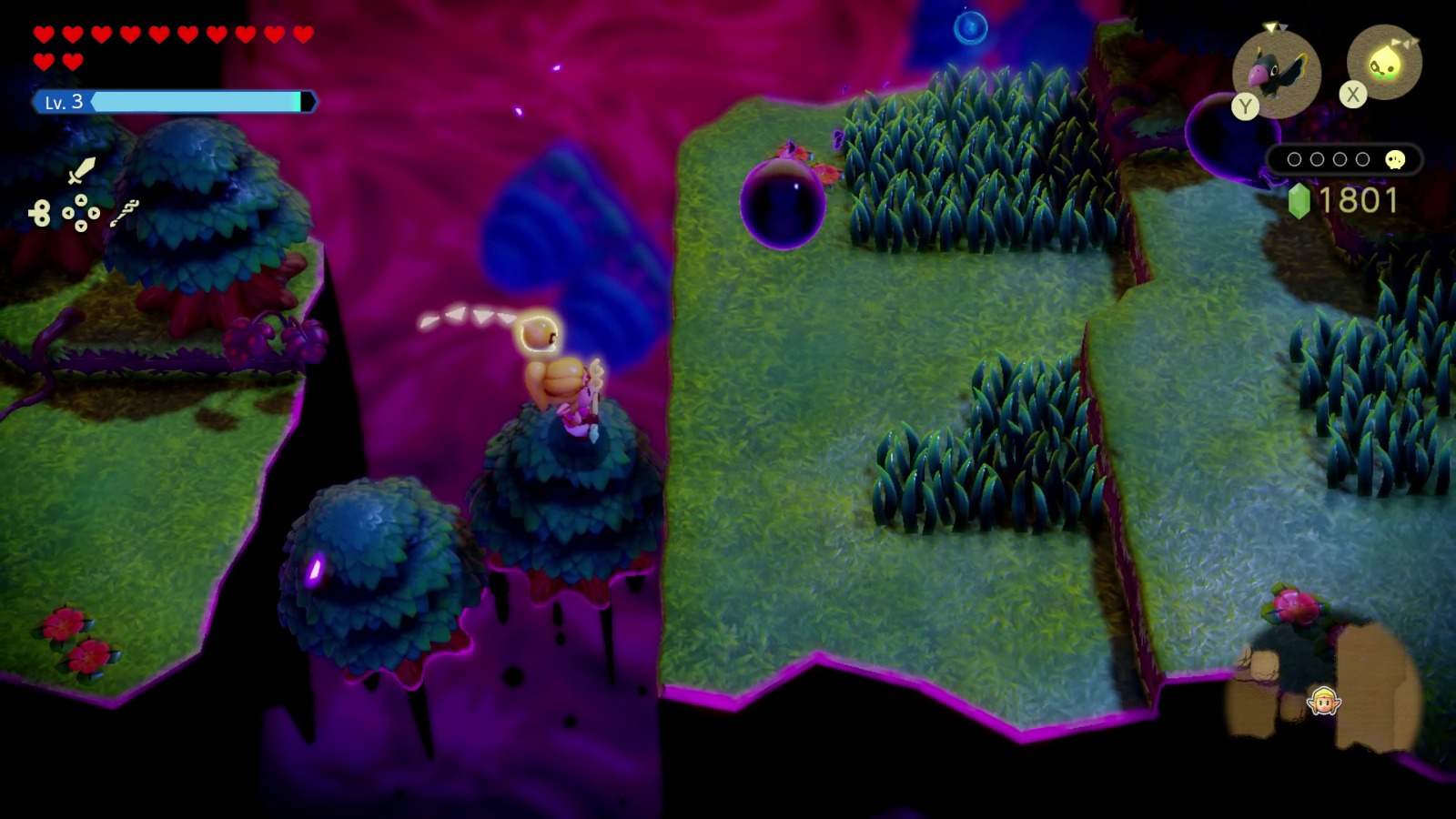Viewport: 1456px width, 819px height.
Task: Select the skull icon on the tracker bar
Action: (1396, 159)
